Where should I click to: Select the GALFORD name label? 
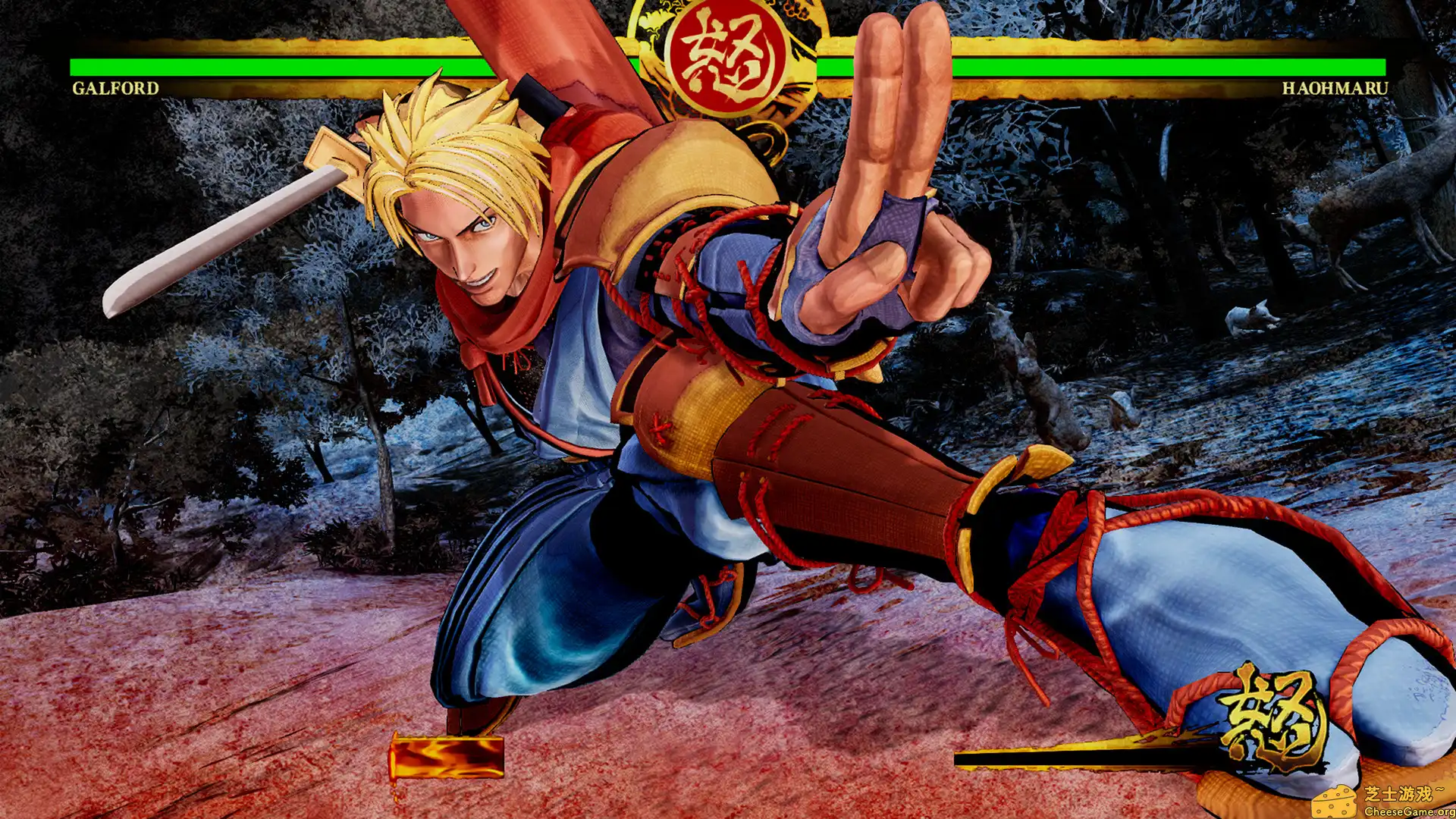(x=115, y=89)
